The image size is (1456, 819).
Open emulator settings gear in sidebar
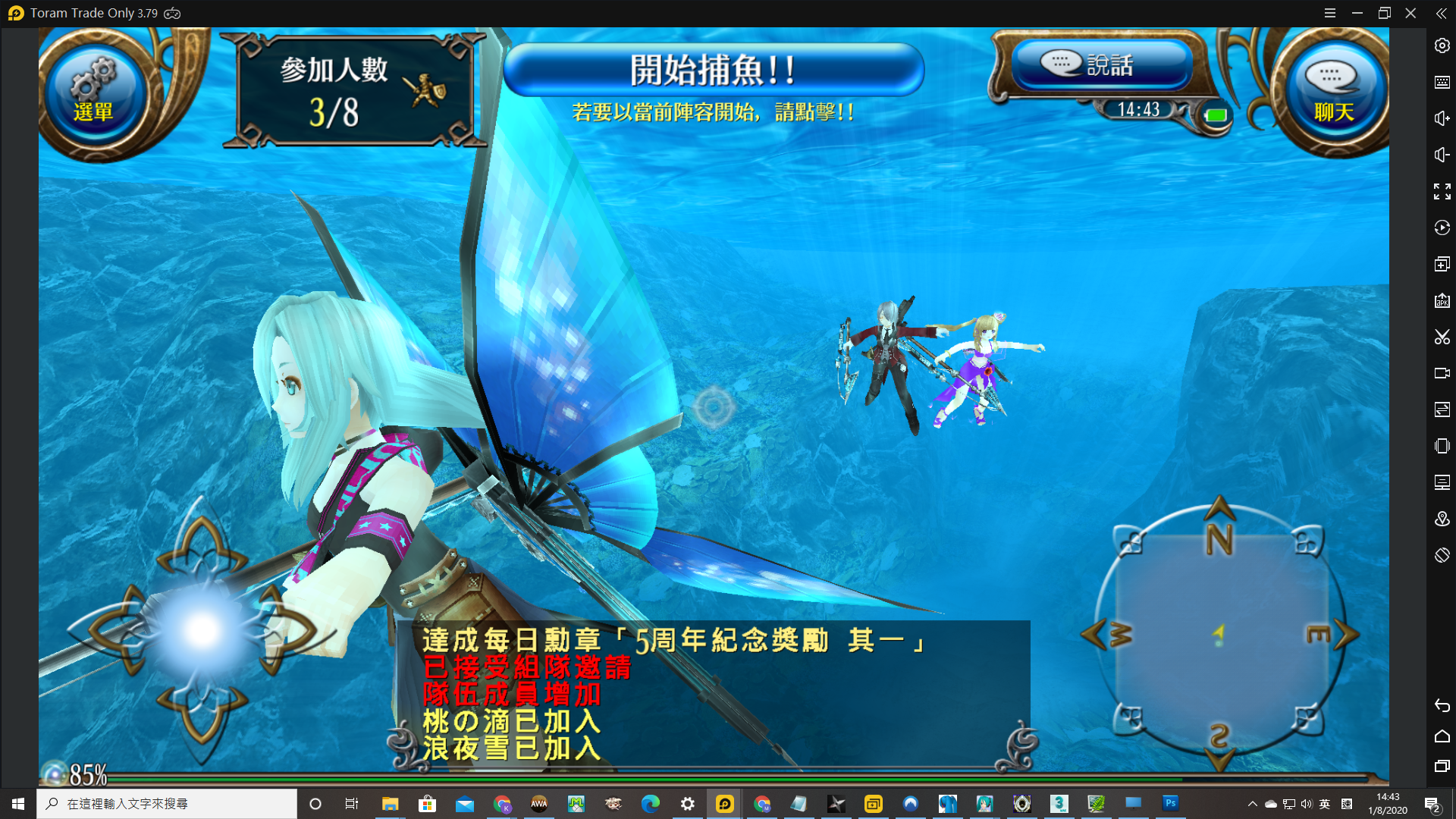[1442, 45]
